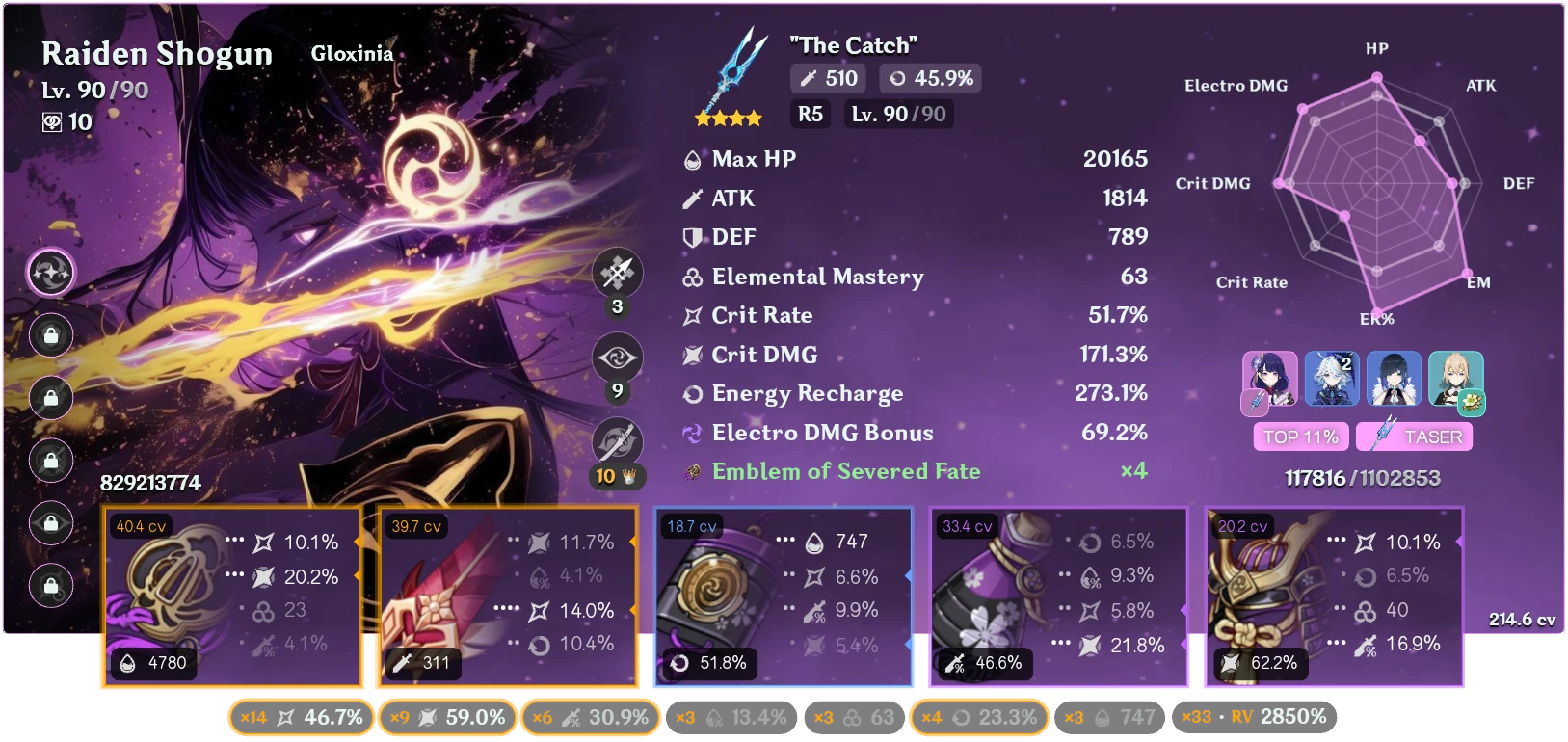Select the Electro emblem beside the character portrait

50,272
